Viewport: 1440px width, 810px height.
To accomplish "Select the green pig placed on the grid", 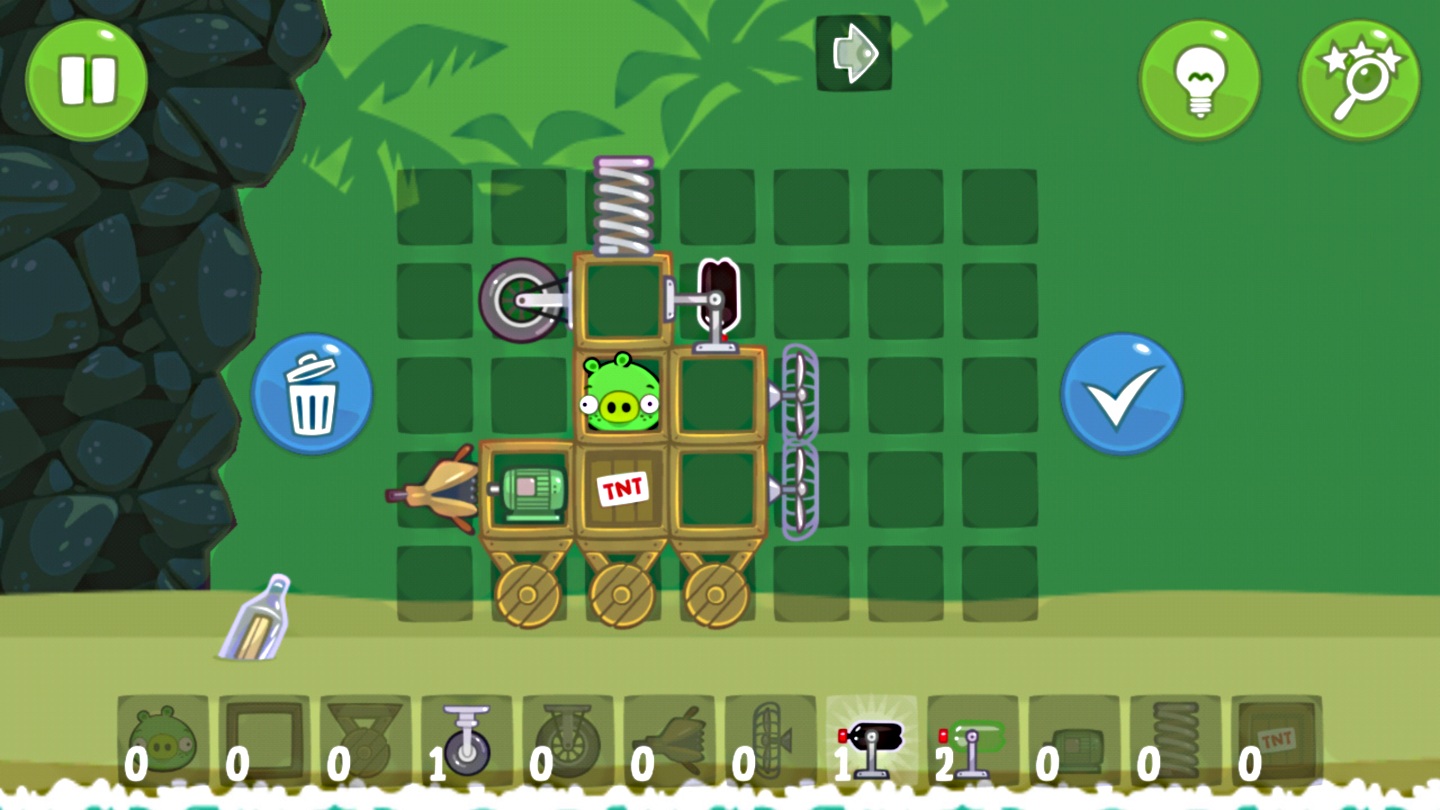I will click(x=621, y=394).
